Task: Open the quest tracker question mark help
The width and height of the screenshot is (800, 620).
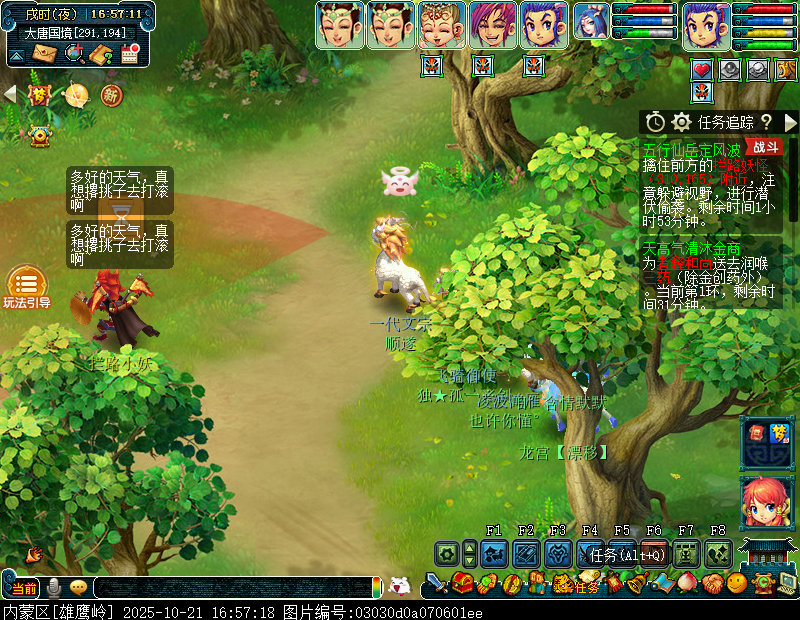Action: 765,122
